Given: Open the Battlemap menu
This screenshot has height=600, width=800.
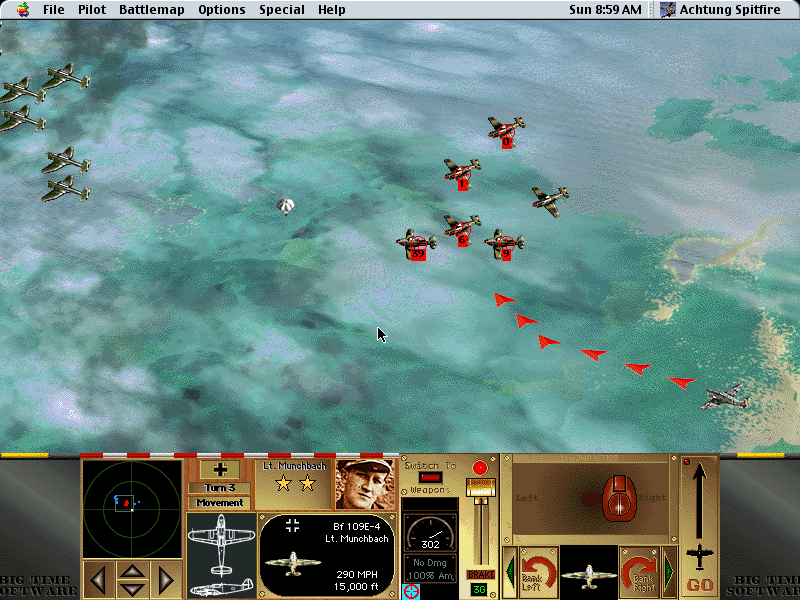Looking at the screenshot, I should click(151, 10).
